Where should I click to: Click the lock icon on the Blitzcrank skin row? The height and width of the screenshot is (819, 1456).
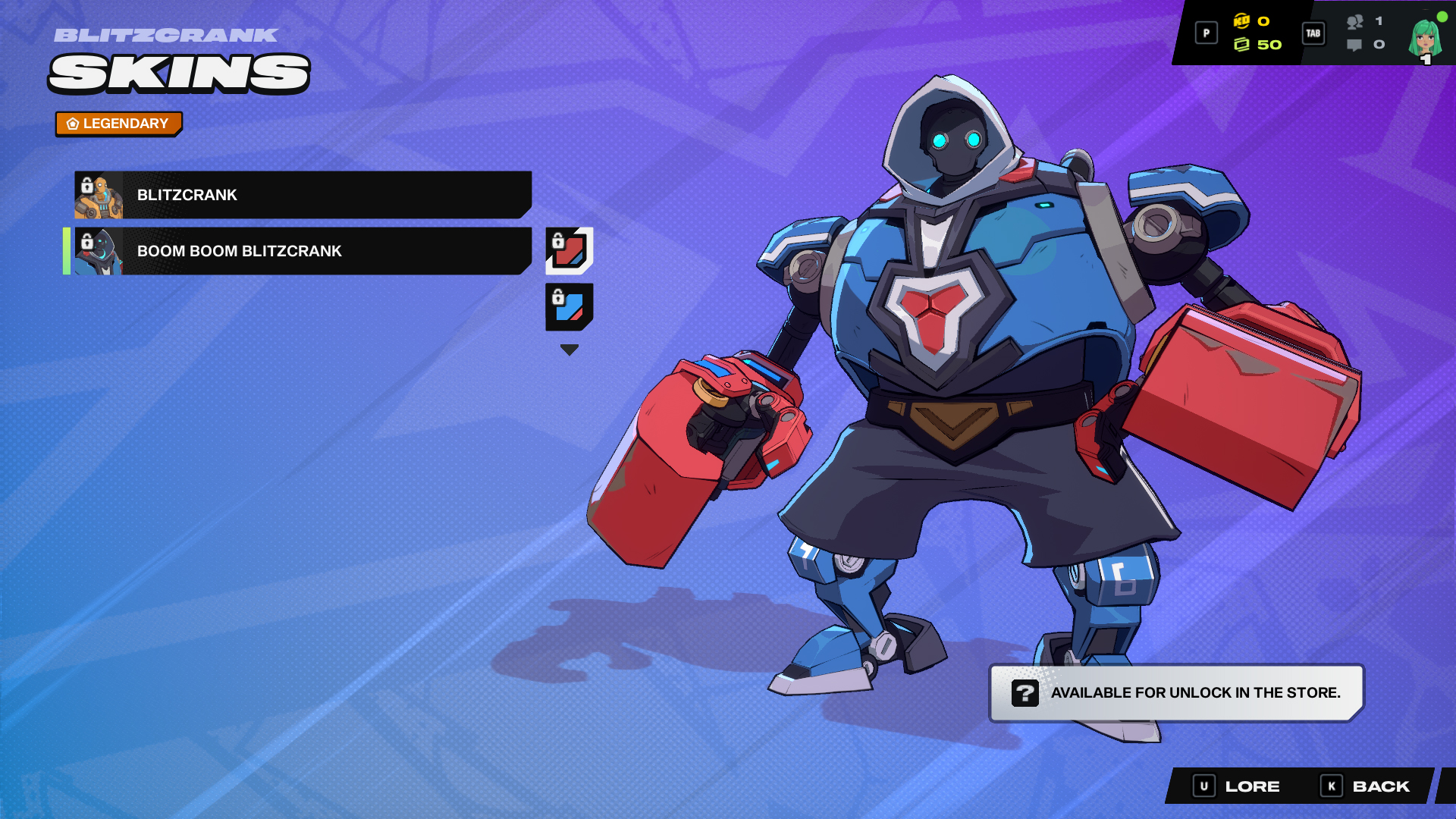click(x=86, y=184)
